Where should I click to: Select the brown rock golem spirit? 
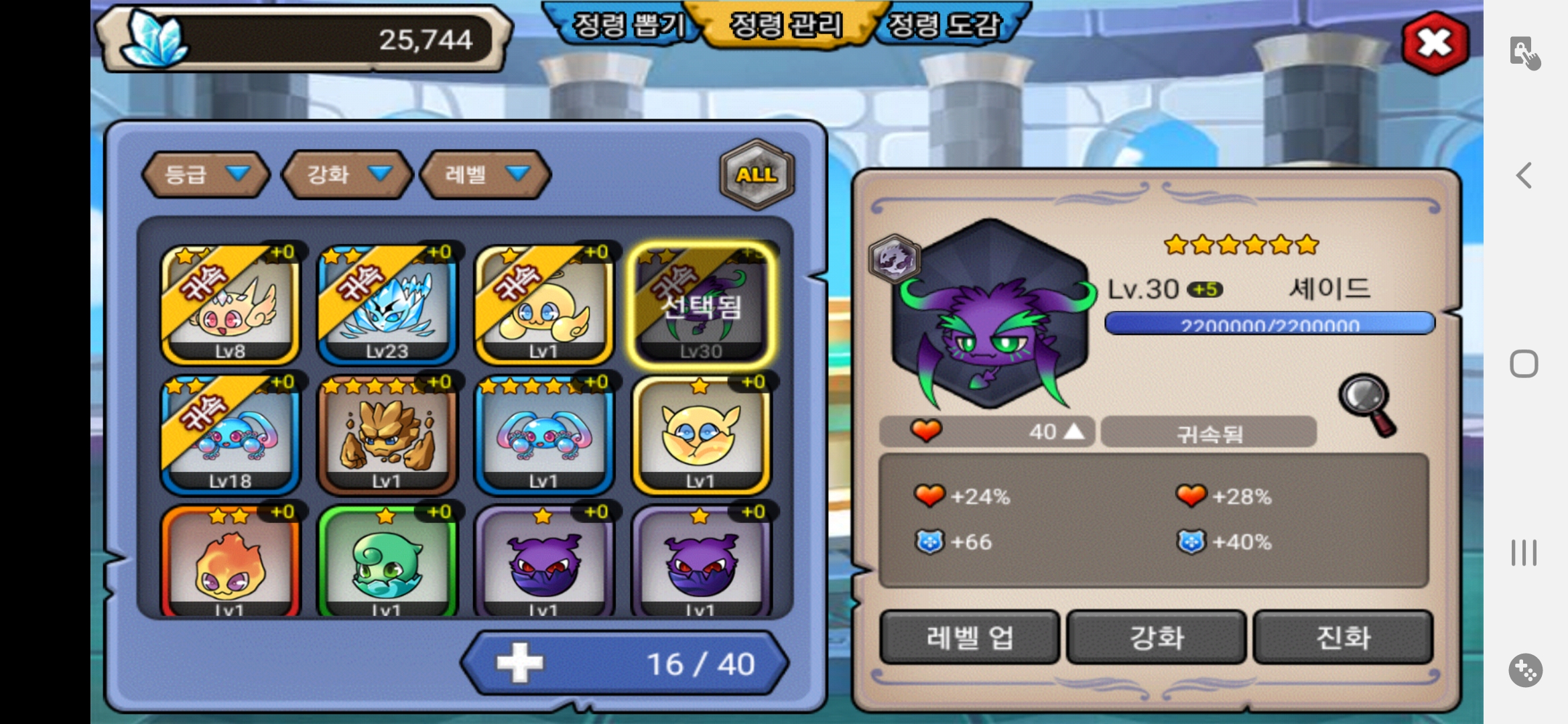pos(387,434)
